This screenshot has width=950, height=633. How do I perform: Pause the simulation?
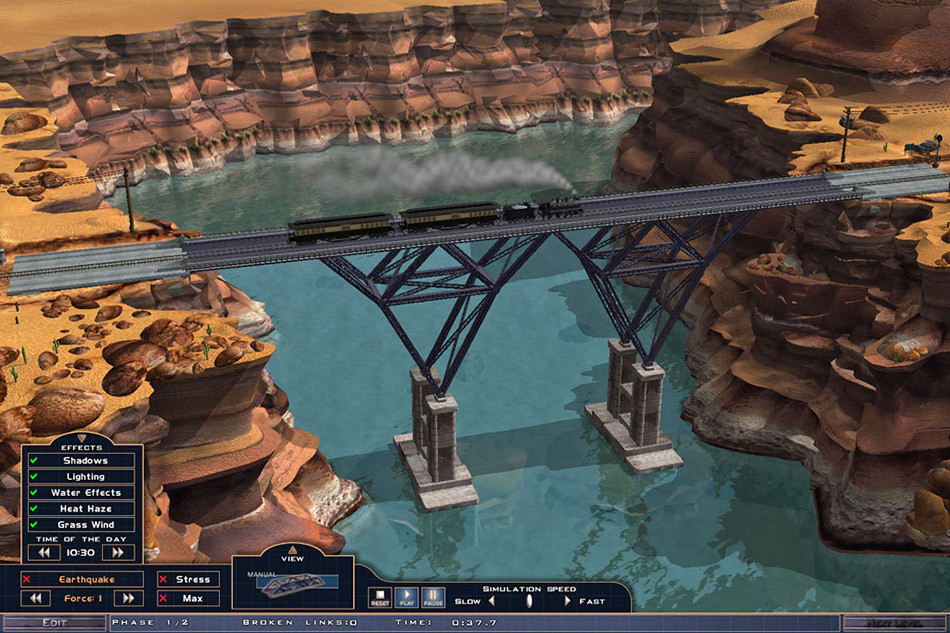click(x=432, y=598)
